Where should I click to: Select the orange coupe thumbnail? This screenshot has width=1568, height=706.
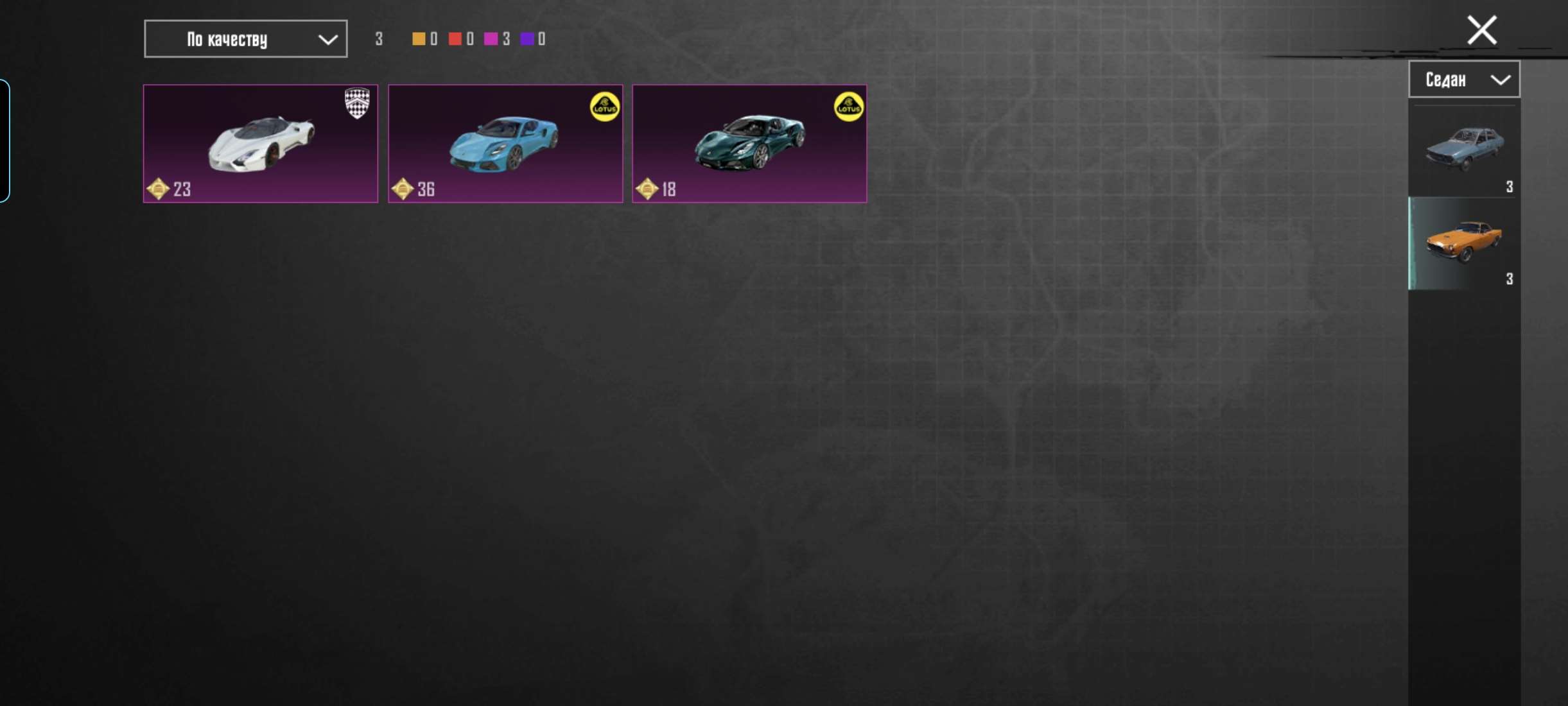point(1464,243)
